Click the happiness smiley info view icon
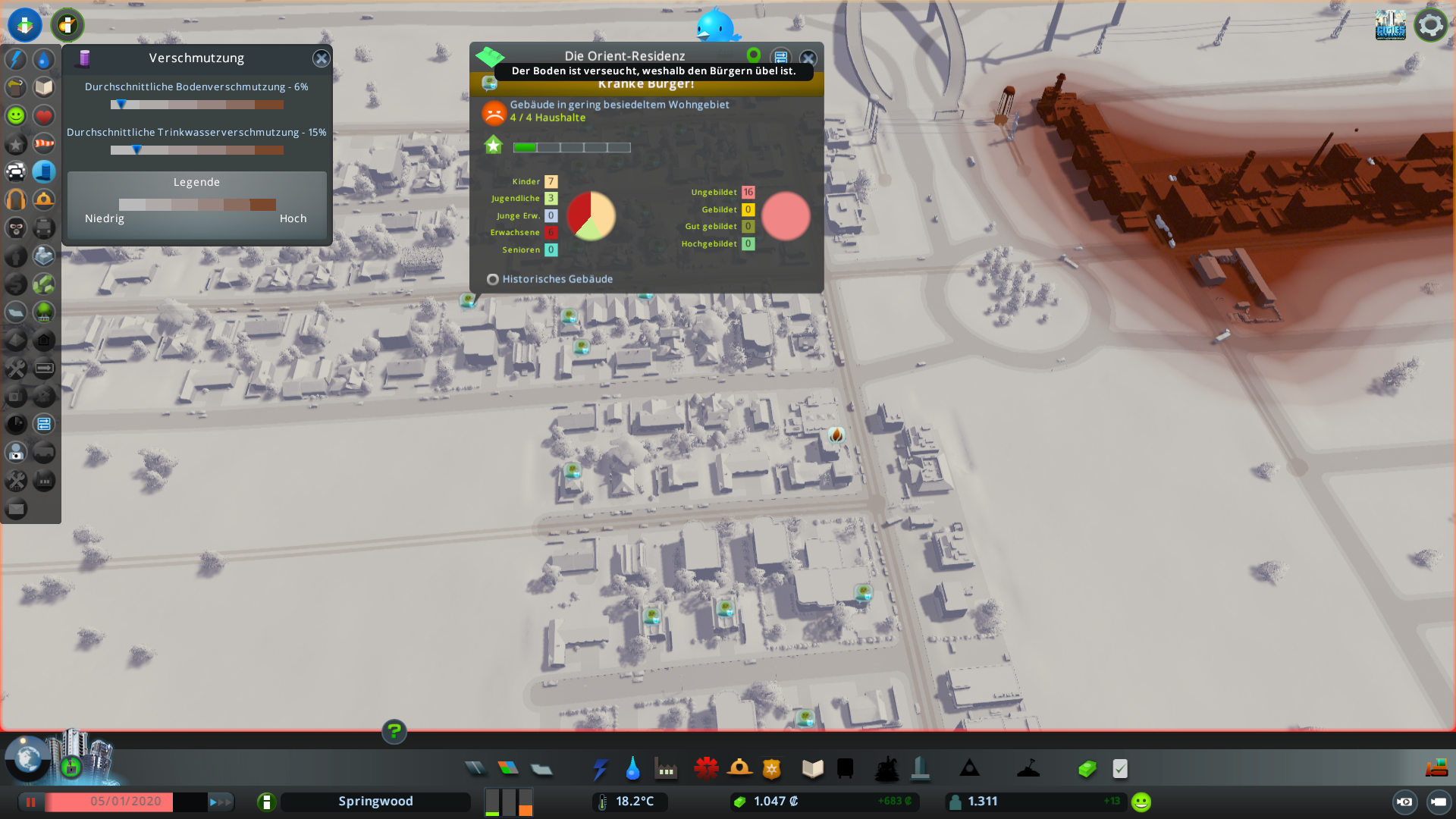 point(17,115)
